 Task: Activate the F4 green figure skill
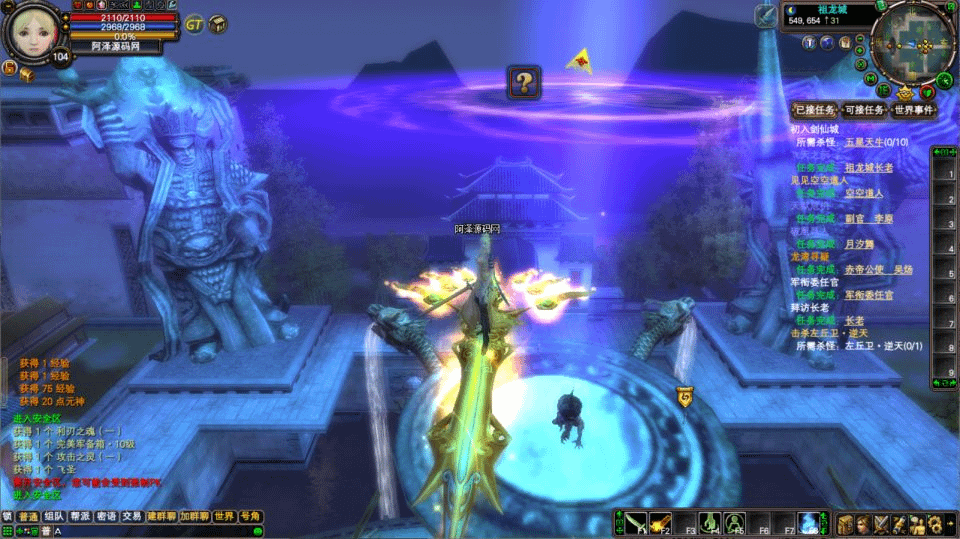pos(710,523)
